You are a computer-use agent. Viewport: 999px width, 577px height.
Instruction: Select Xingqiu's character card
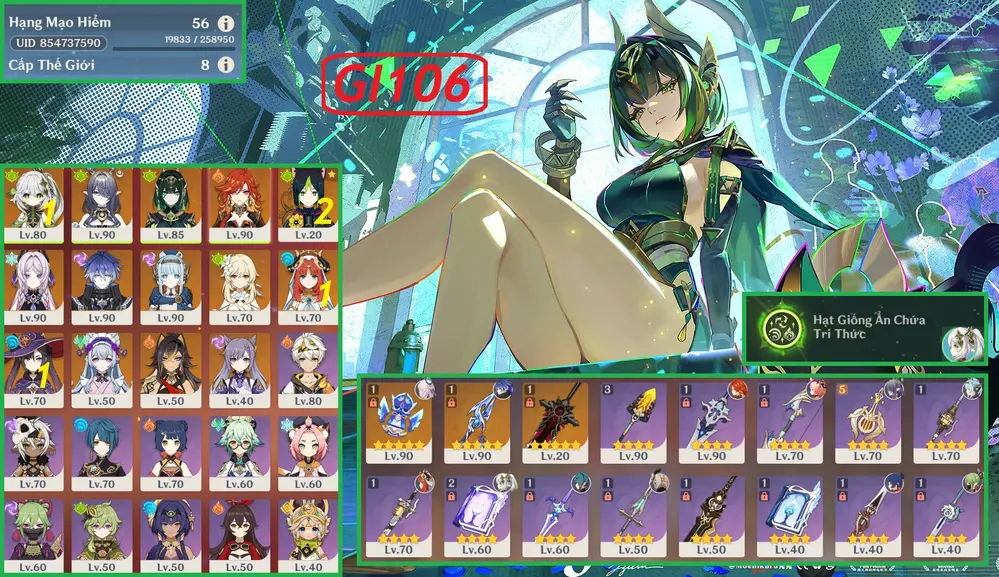pos(104,452)
